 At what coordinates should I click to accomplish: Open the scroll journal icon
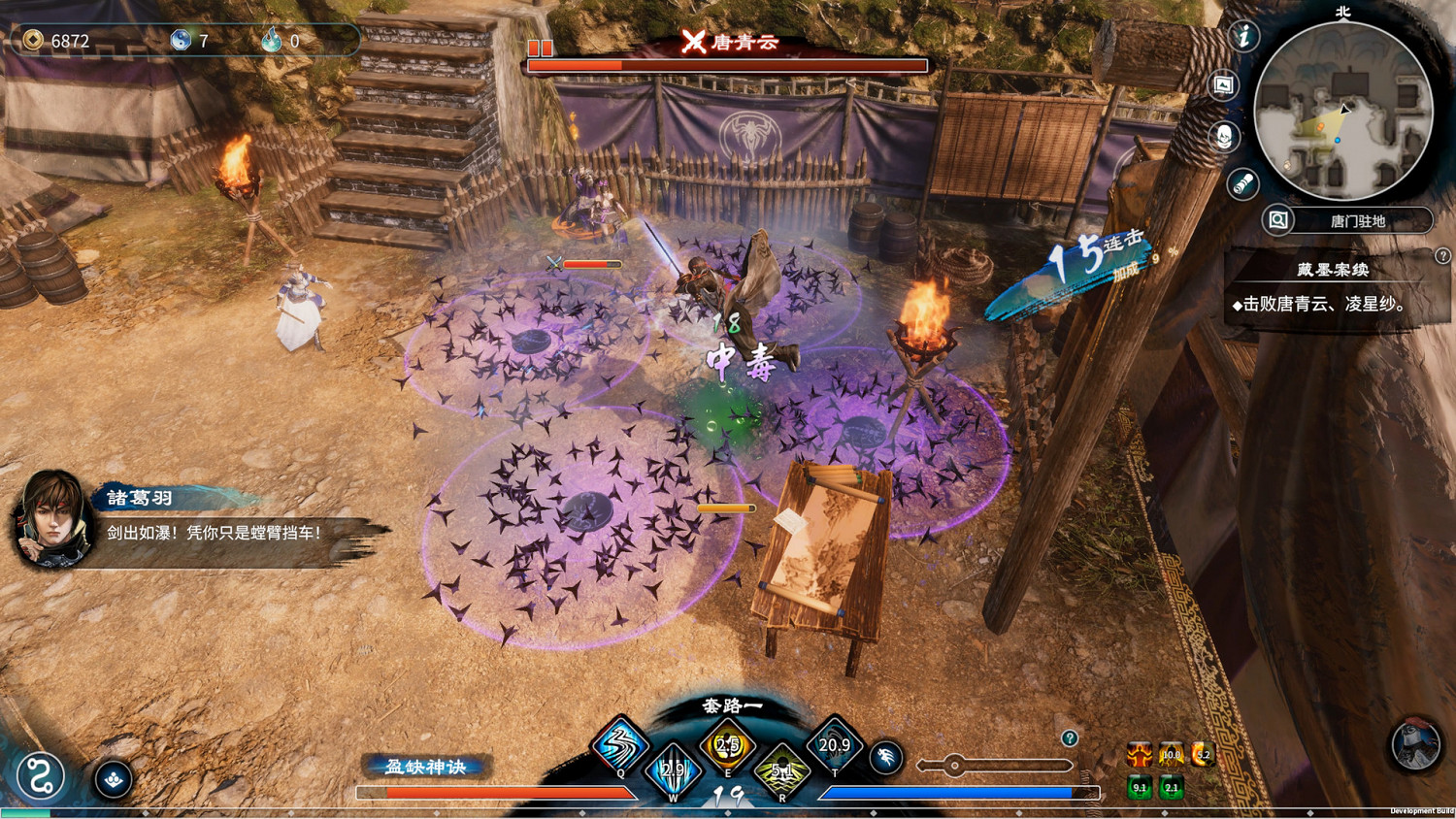click(x=1242, y=183)
